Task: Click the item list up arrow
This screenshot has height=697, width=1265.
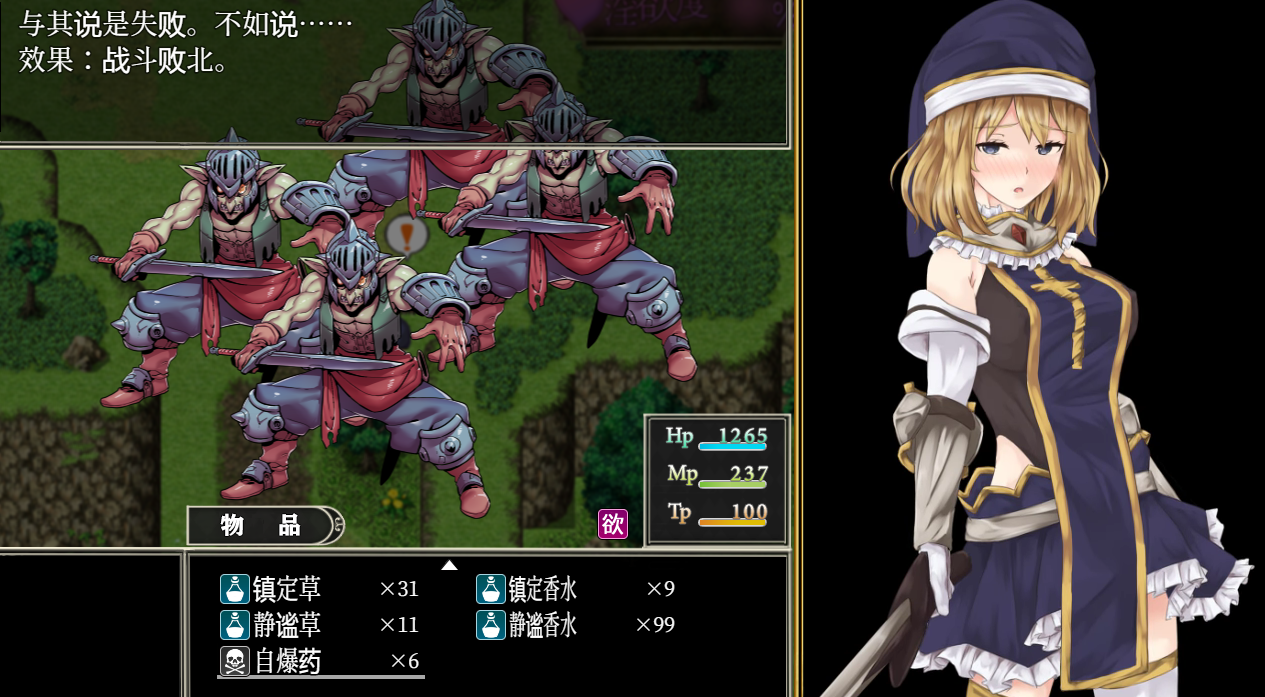Action: point(449,565)
